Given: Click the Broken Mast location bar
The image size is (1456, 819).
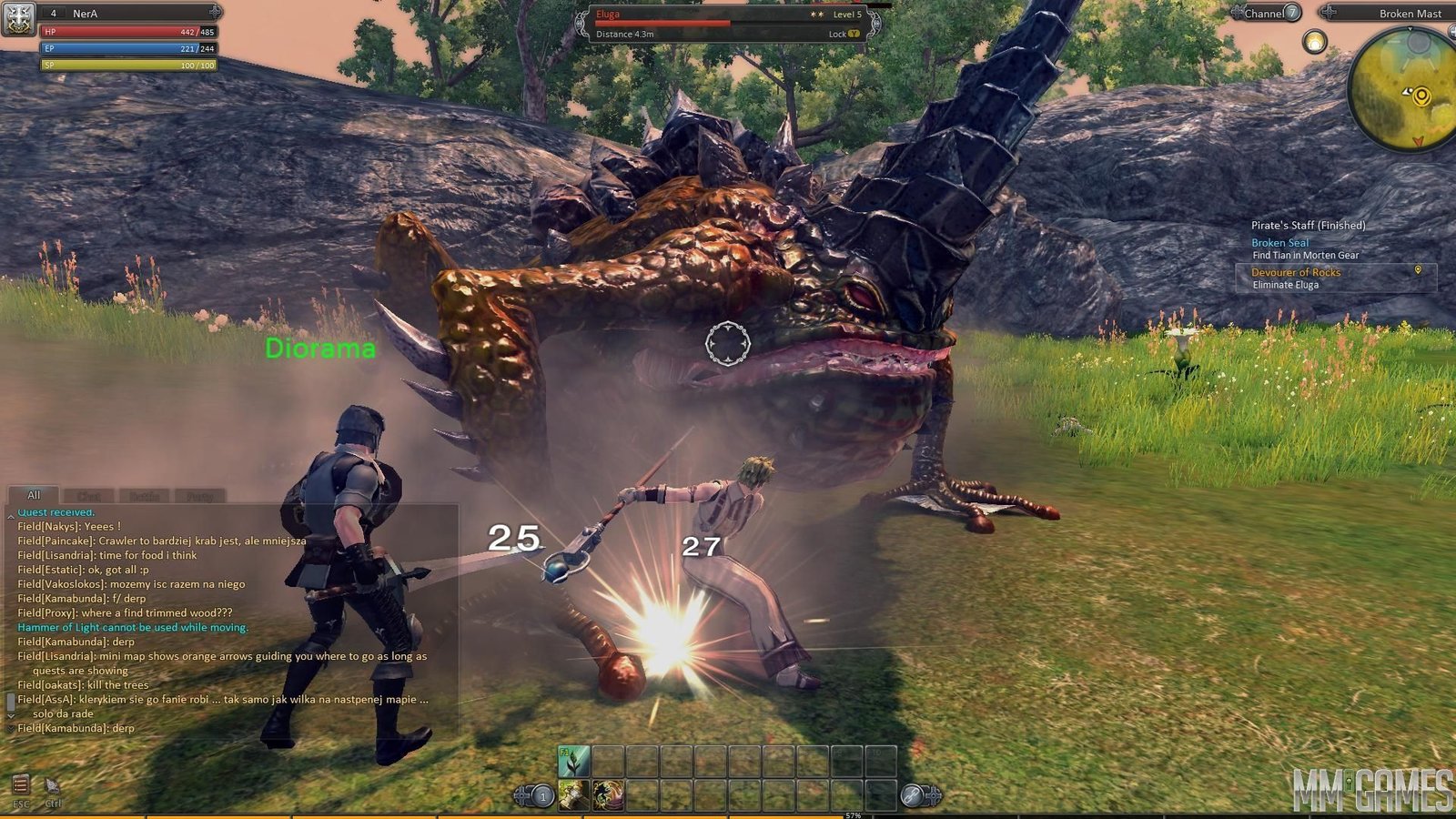Looking at the screenshot, I should 1392,13.
